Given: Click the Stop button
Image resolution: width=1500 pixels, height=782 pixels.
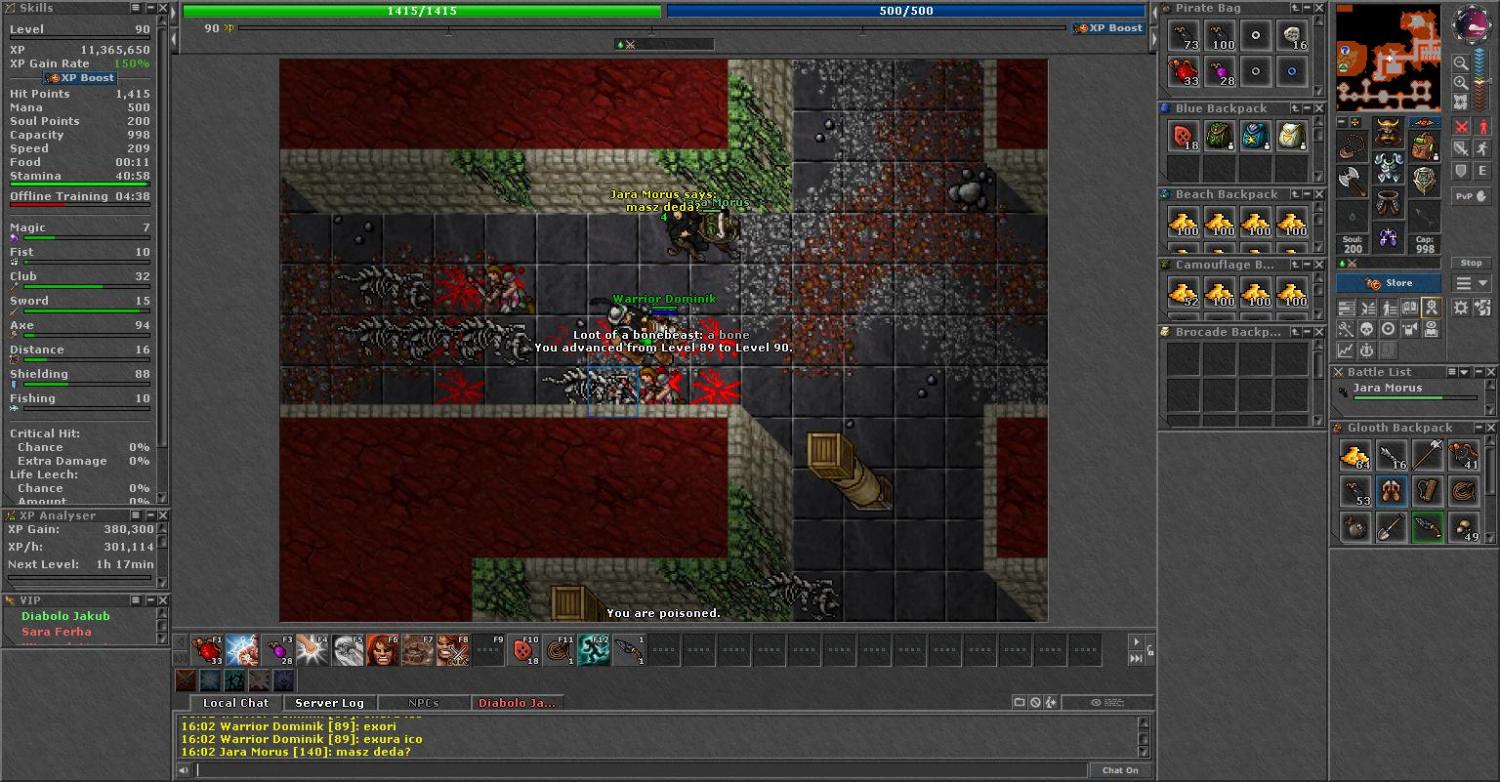Looking at the screenshot, I should pyautogui.click(x=1471, y=263).
